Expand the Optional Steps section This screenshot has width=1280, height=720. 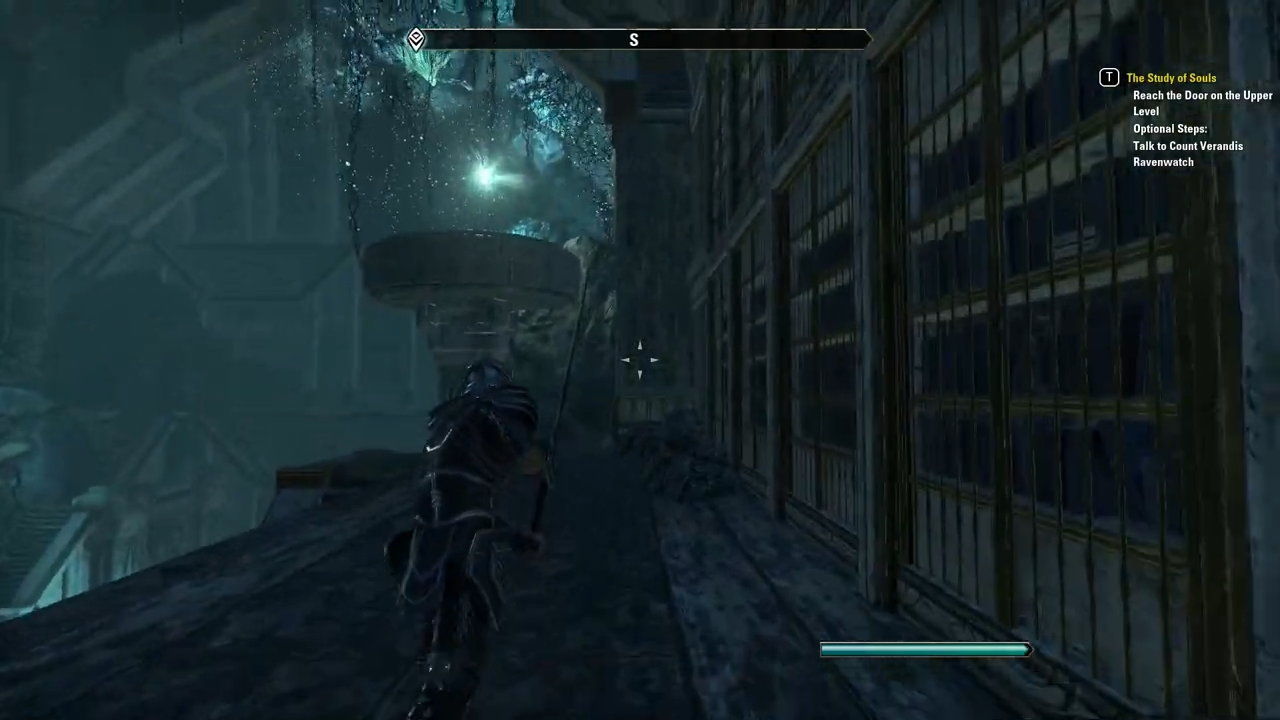(x=1170, y=128)
